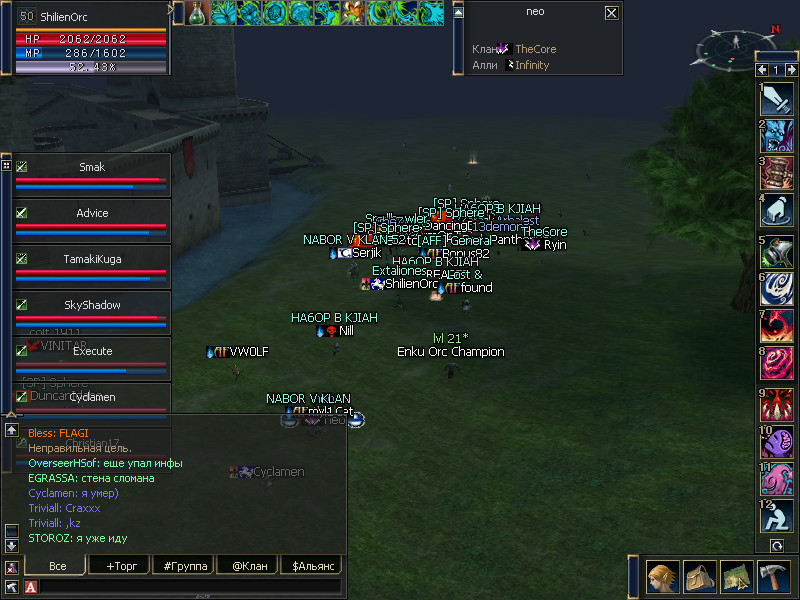Open the @Клан chat tab
This screenshot has height=600, width=800.
click(248, 566)
